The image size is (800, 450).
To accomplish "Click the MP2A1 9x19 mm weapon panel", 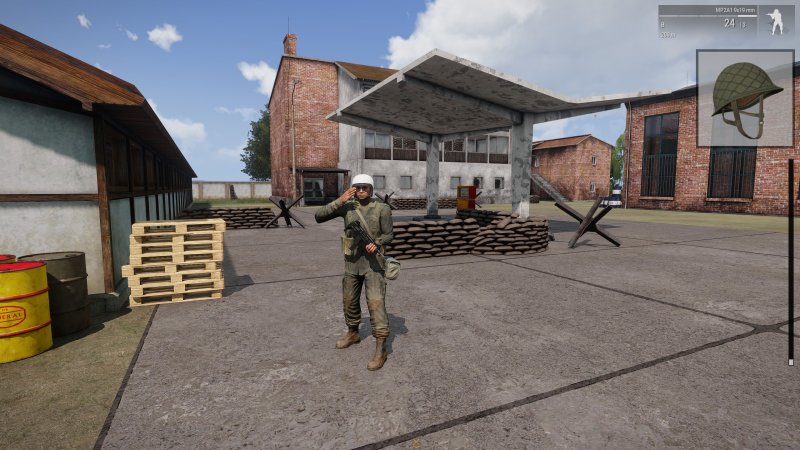I will pyautogui.click(x=710, y=21).
